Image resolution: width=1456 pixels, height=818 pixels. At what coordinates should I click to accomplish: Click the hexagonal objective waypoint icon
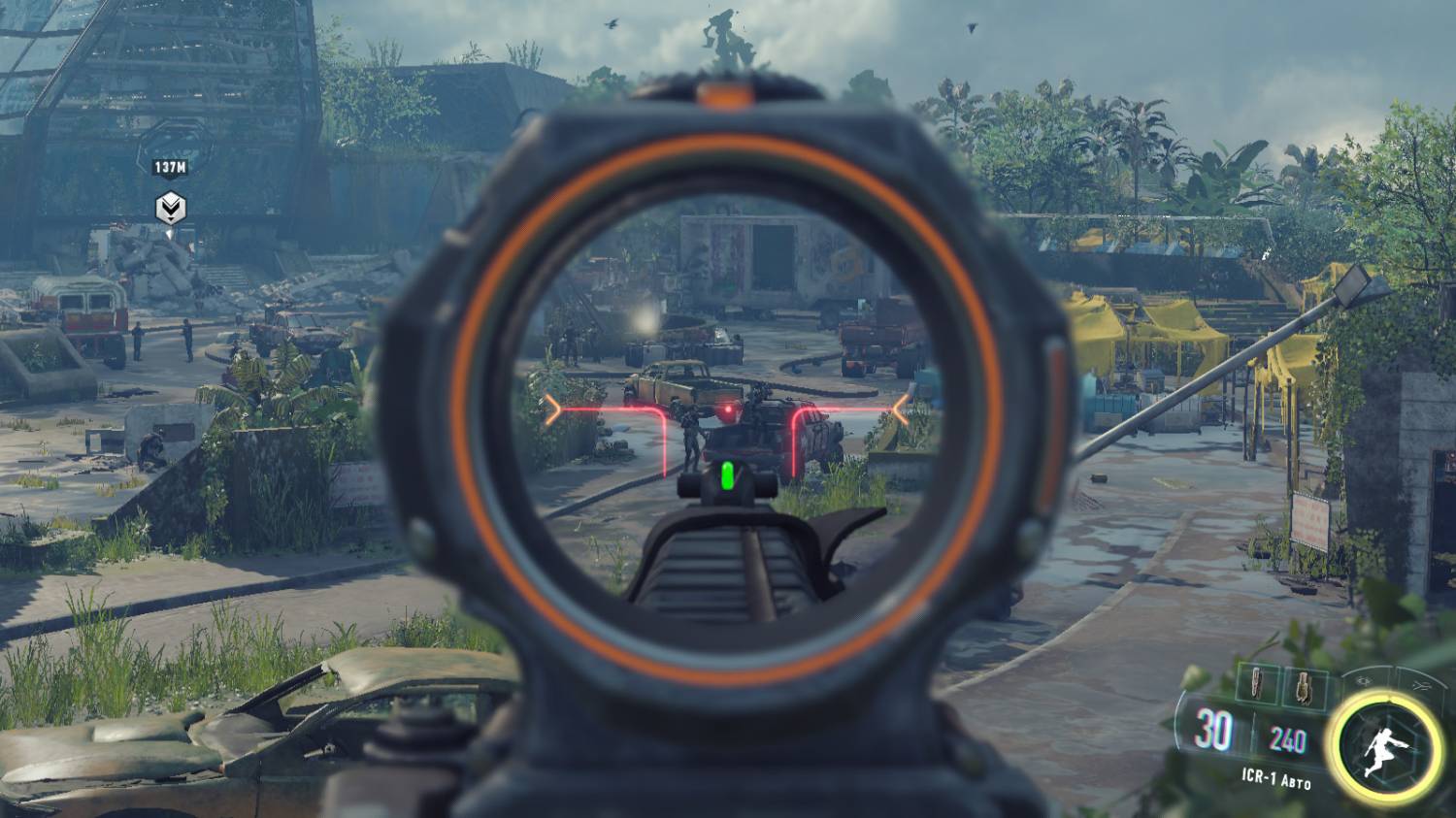tap(170, 206)
